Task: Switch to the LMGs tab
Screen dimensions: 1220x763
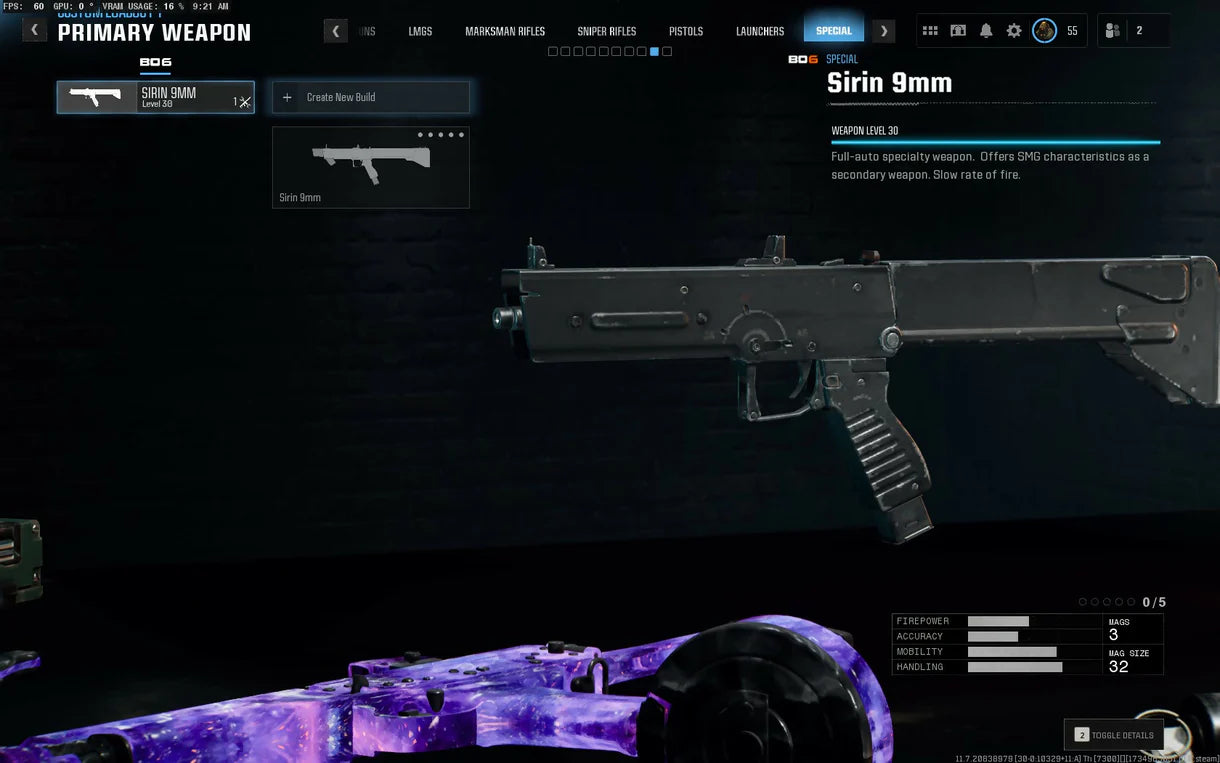Action: coord(420,31)
